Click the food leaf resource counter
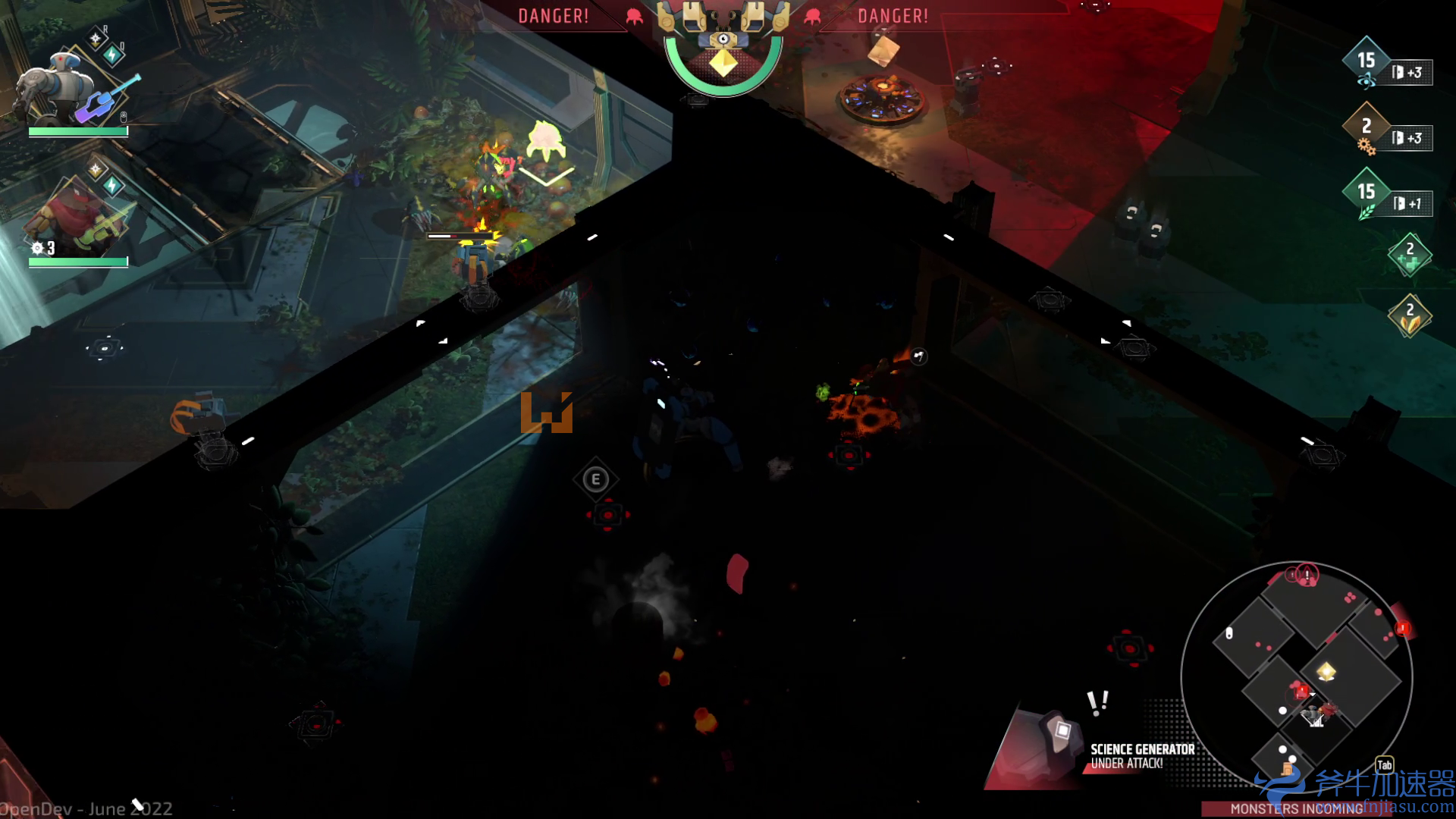The width and height of the screenshot is (1456, 819). (x=1366, y=193)
